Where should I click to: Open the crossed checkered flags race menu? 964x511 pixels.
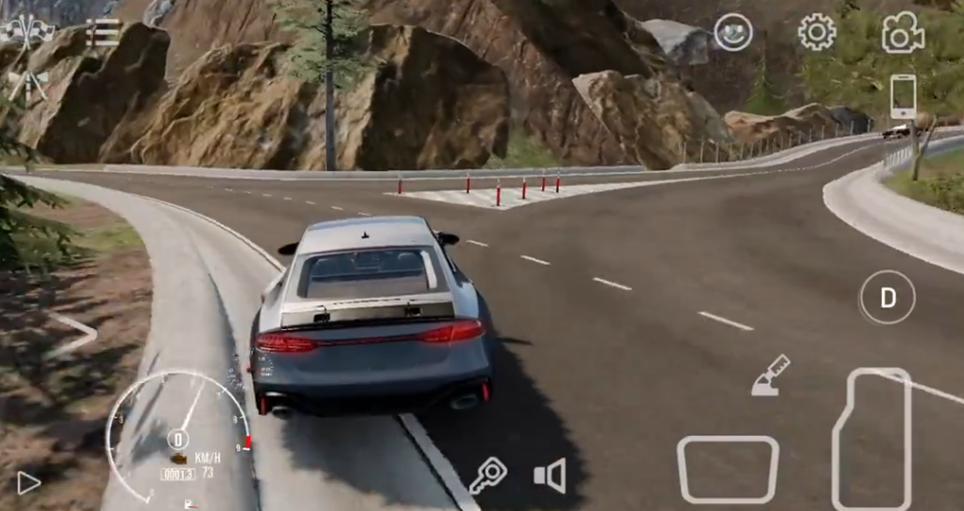coord(27,32)
